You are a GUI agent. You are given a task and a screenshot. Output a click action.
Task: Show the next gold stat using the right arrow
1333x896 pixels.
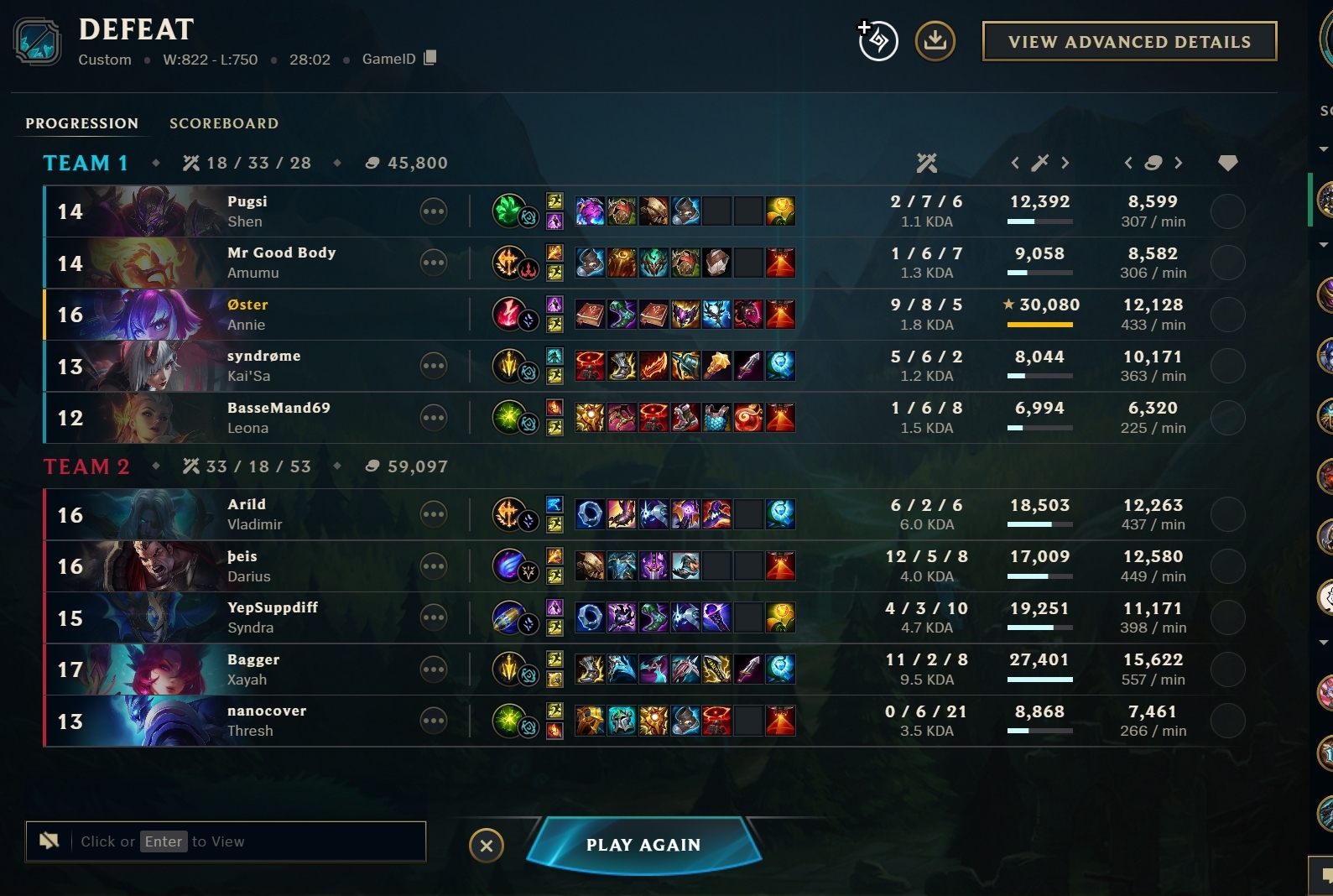click(1179, 163)
